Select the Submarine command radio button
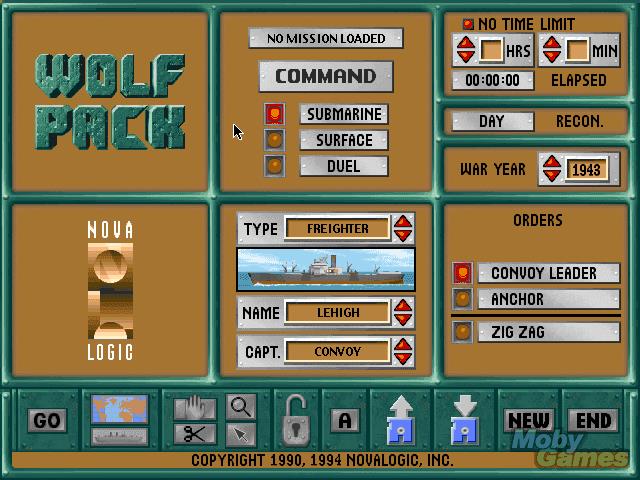Viewport: 640px width, 480px height. click(x=275, y=115)
